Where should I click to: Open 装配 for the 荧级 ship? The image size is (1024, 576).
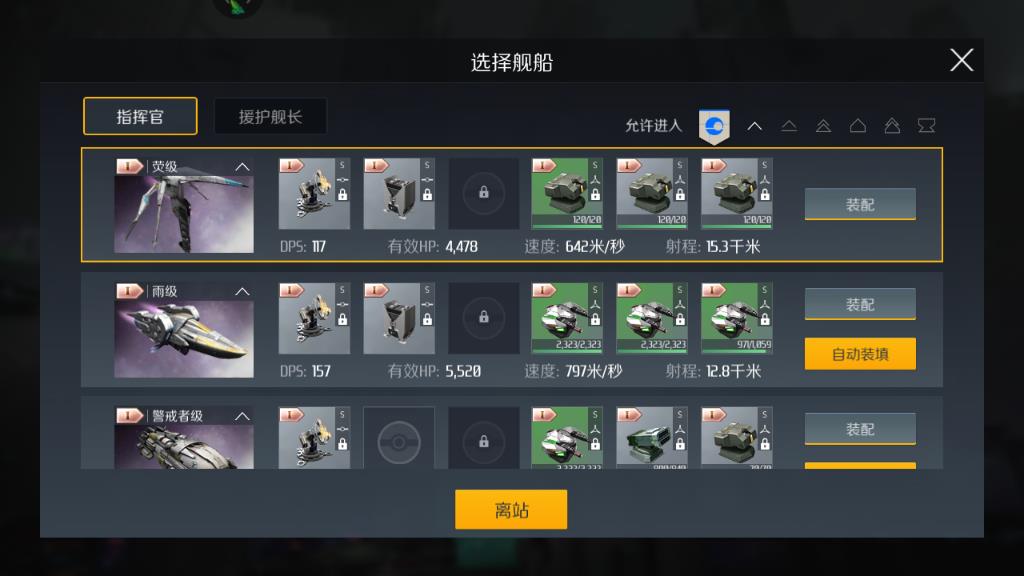click(x=860, y=204)
